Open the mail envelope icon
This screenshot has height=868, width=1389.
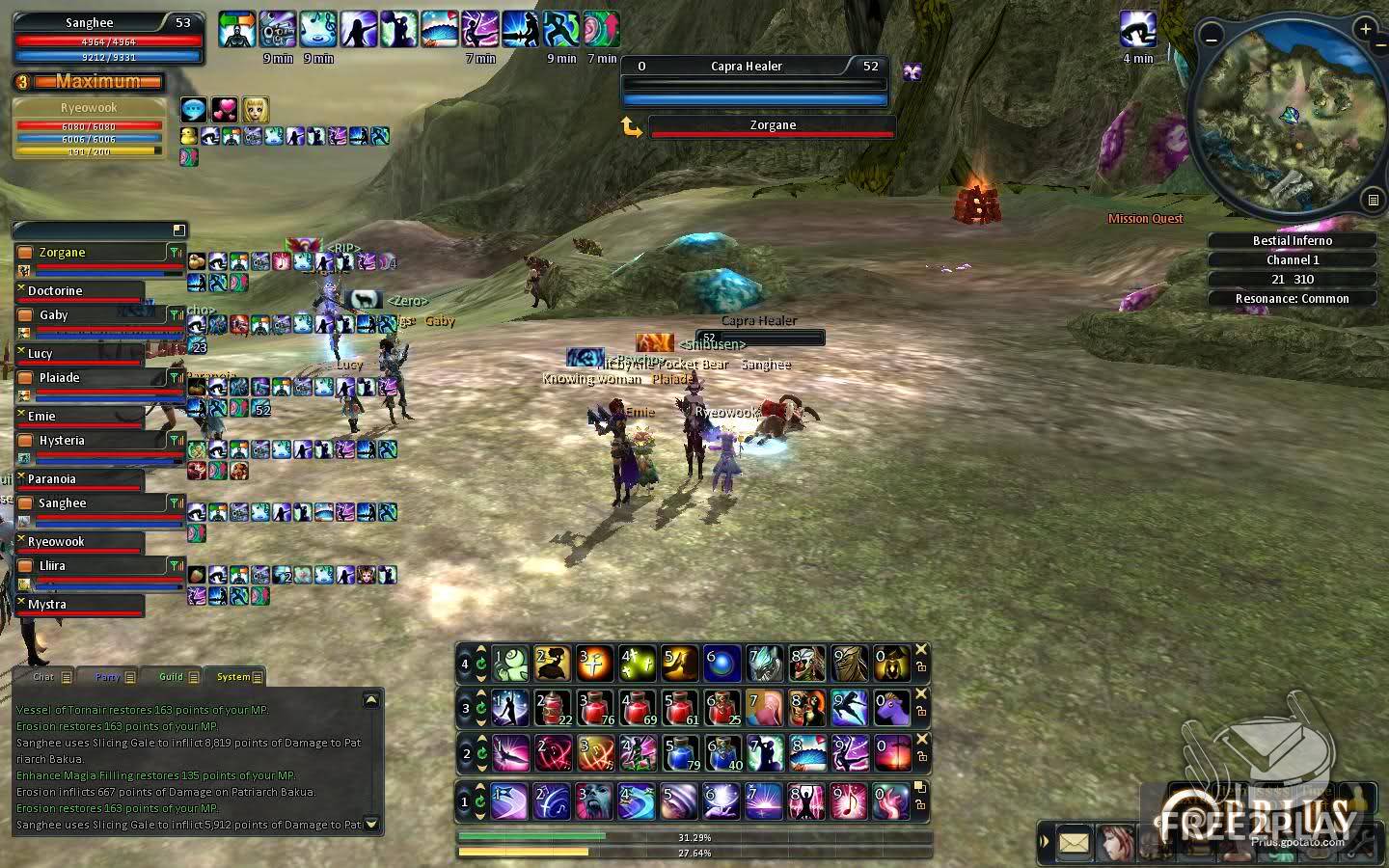click(1073, 843)
